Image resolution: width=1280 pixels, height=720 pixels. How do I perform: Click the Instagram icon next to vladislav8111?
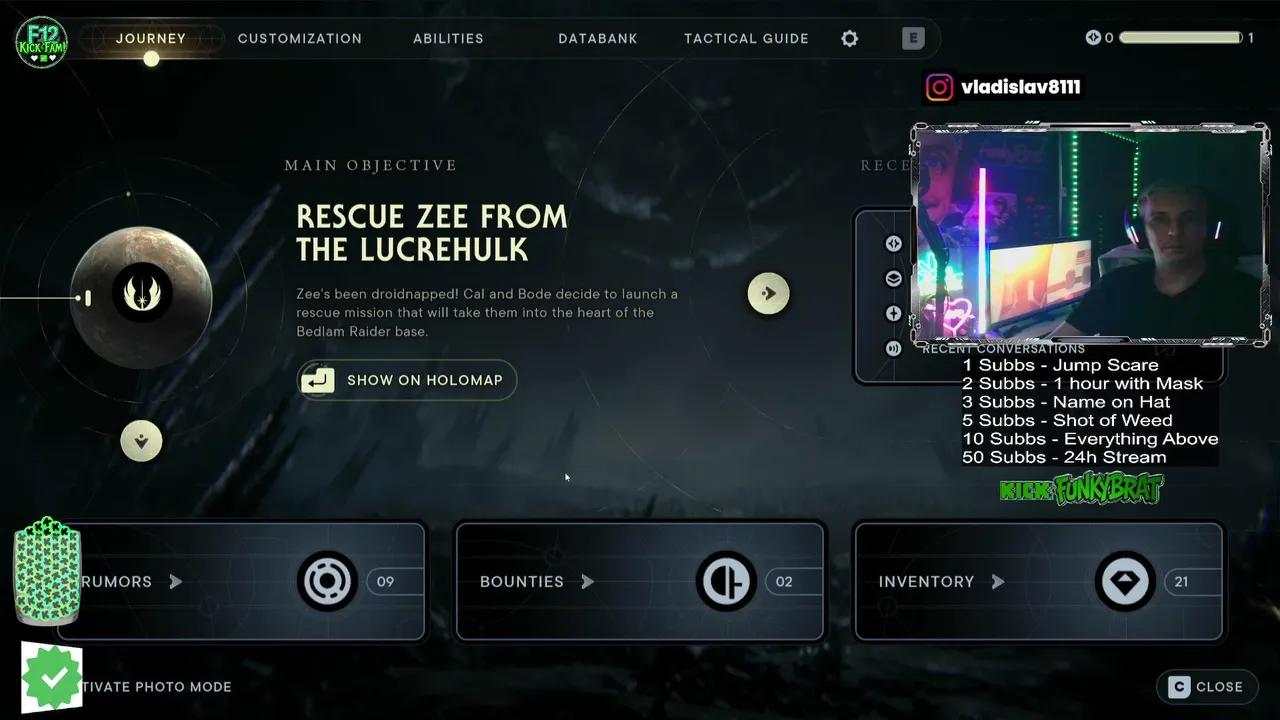939,87
